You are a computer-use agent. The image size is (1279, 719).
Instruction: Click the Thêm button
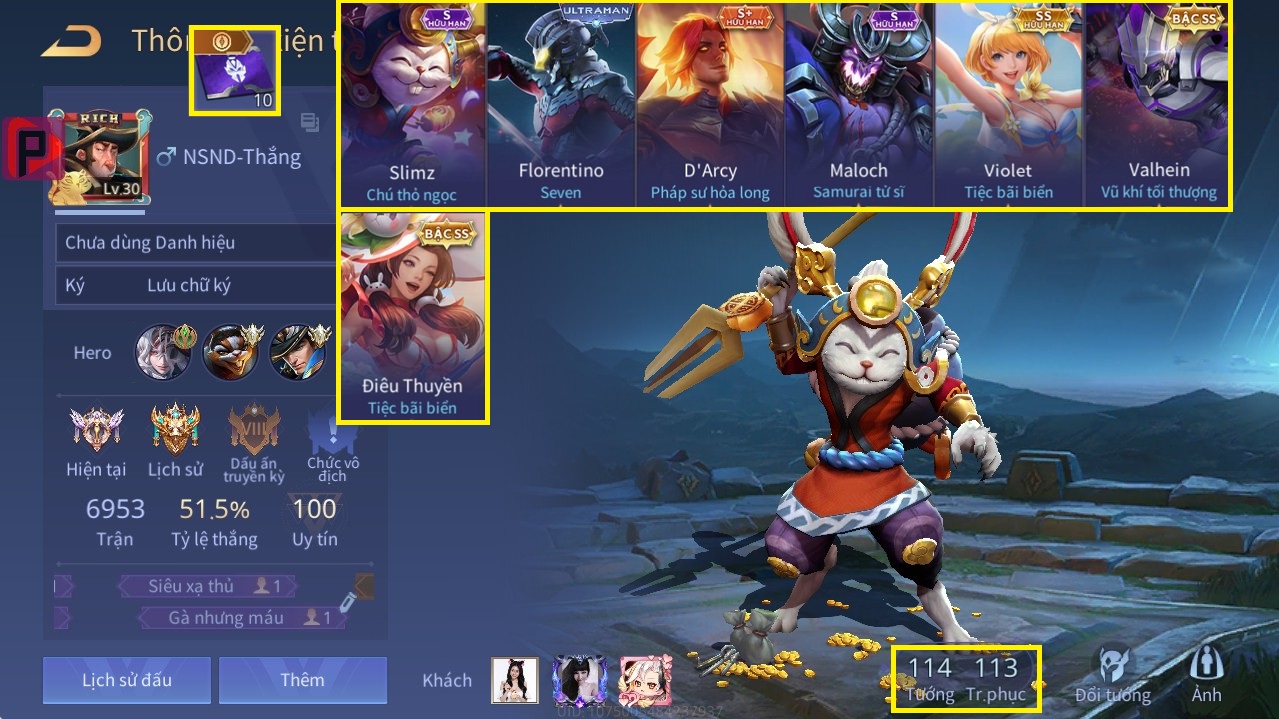point(302,680)
